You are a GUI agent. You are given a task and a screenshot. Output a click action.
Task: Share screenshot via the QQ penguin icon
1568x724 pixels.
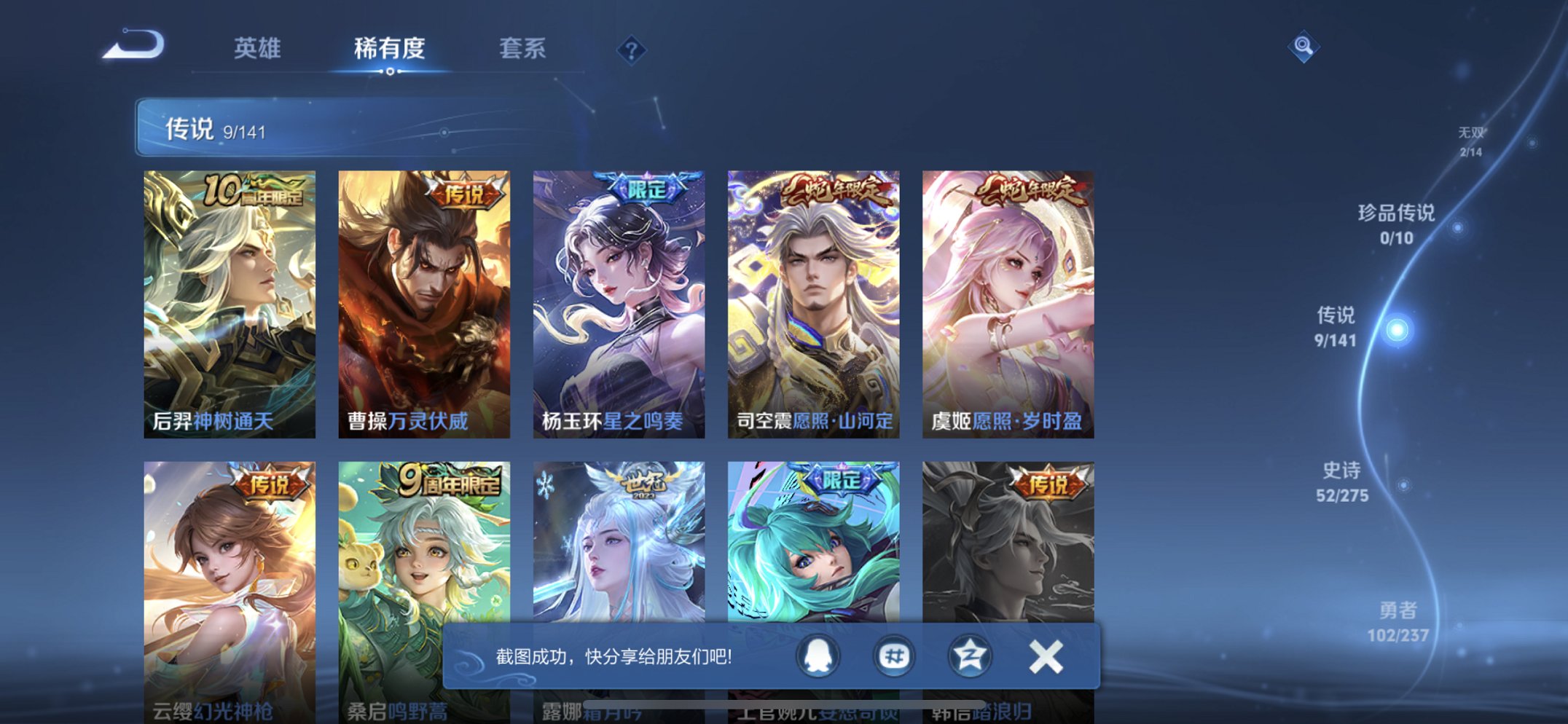819,655
